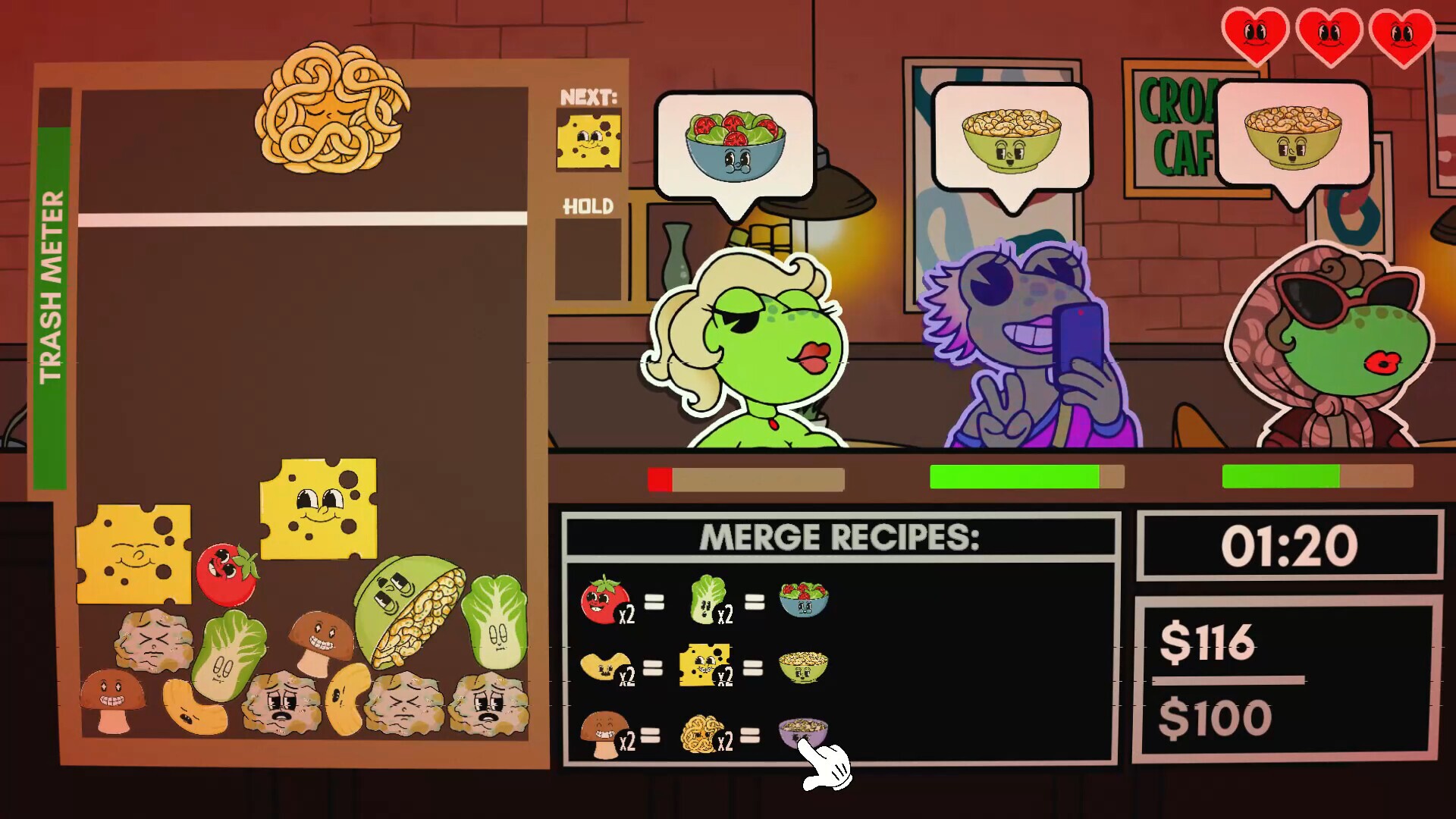Image resolution: width=1456 pixels, height=819 pixels.
Task: Click the mushroom noodle bowl recipe result
Action: 802,733
